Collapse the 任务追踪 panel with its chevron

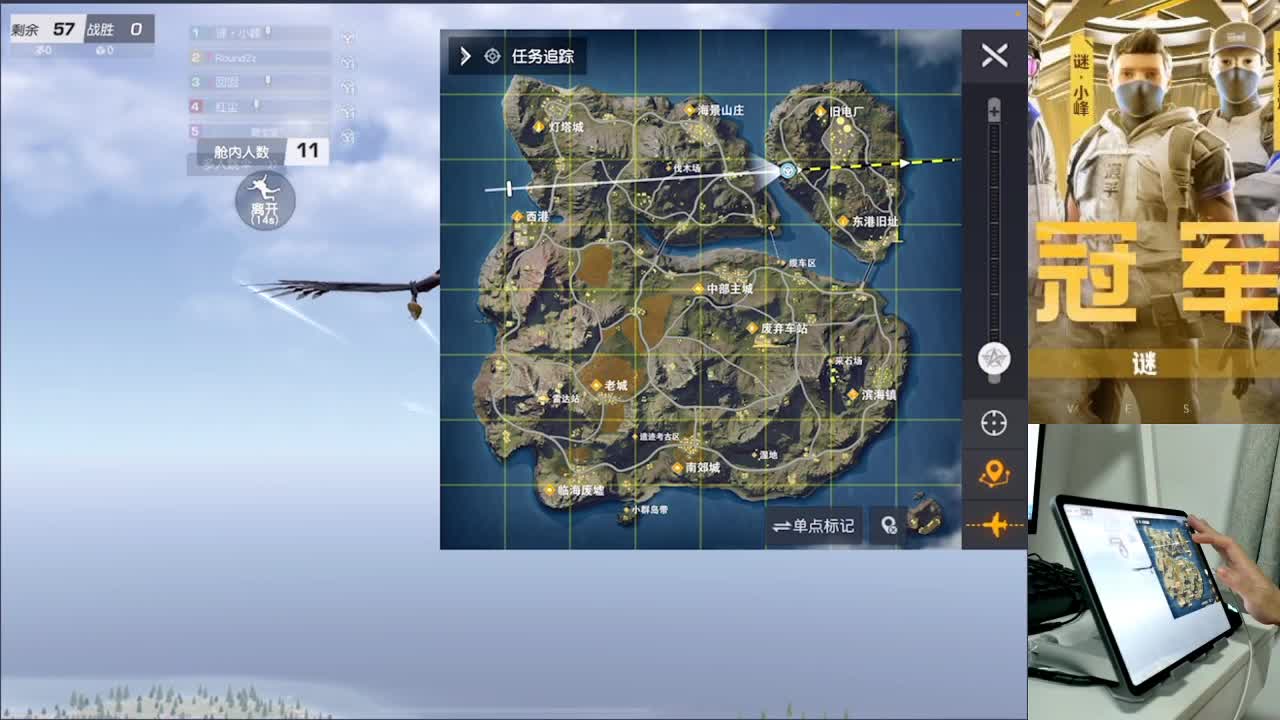pyautogui.click(x=463, y=57)
